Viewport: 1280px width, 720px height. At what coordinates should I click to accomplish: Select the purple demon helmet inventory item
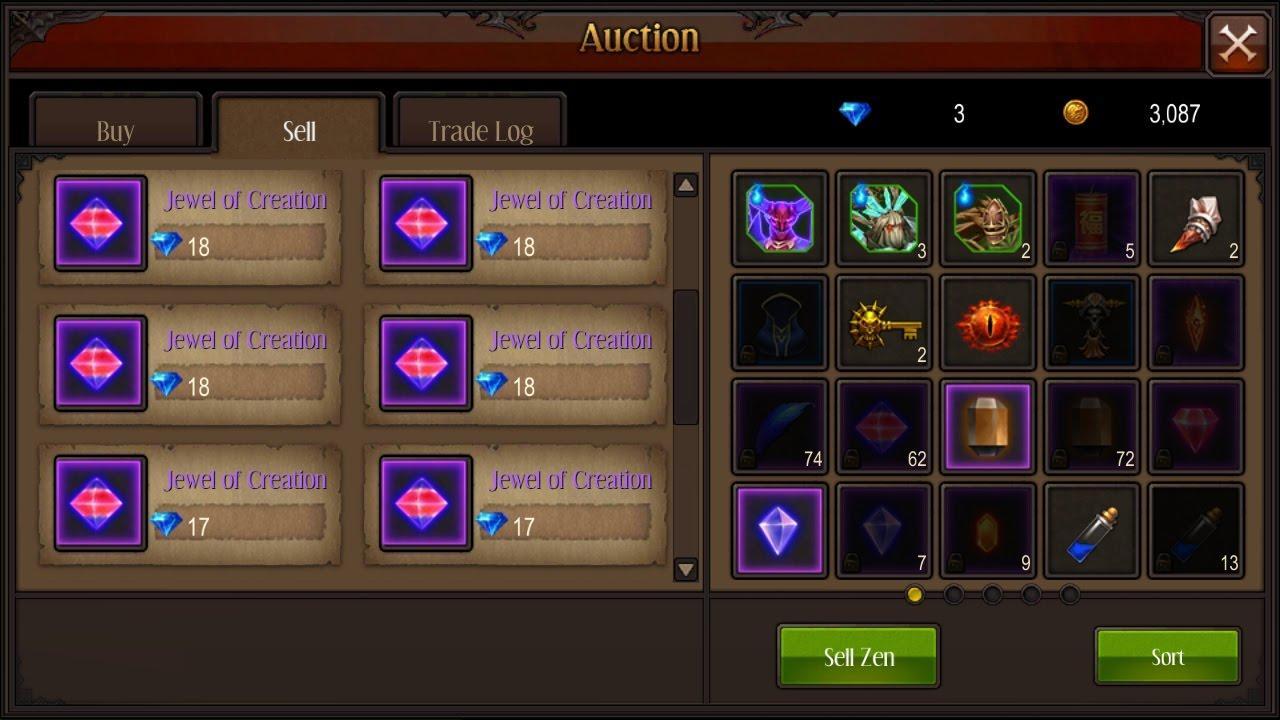[778, 218]
